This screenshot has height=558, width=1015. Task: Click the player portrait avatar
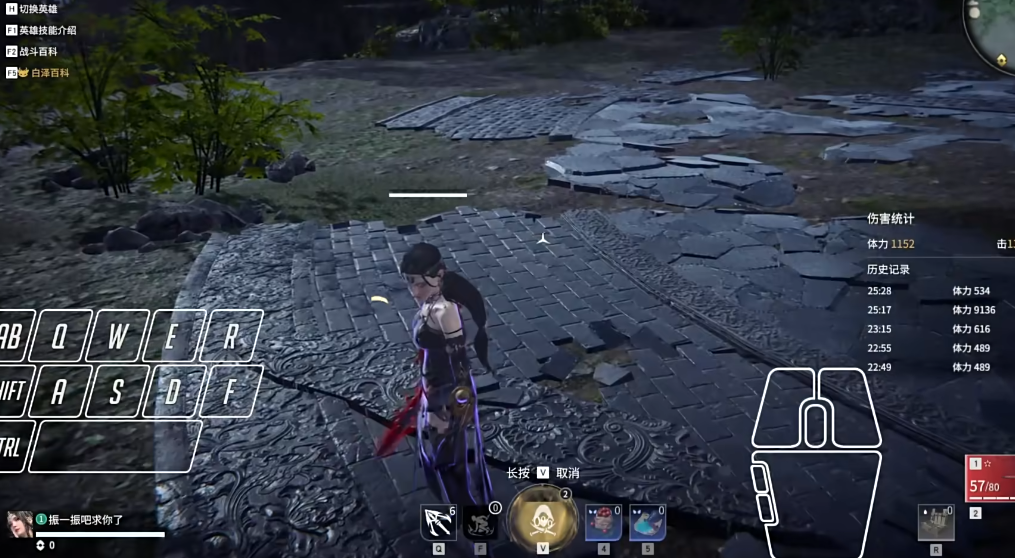tap(18, 524)
